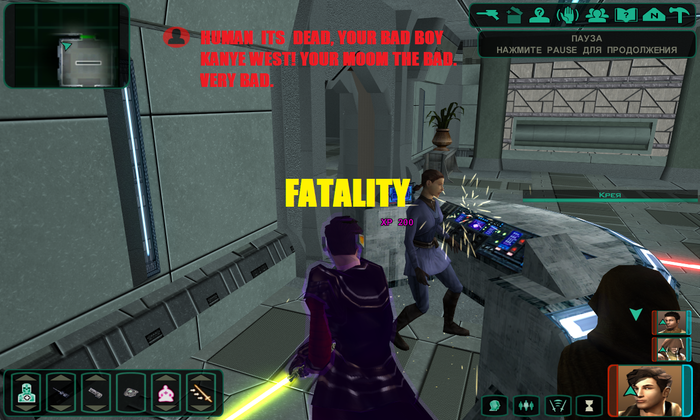700x420 pixels.
Task: Activate the pink shield action slot
Action: pyautogui.click(x=166, y=392)
